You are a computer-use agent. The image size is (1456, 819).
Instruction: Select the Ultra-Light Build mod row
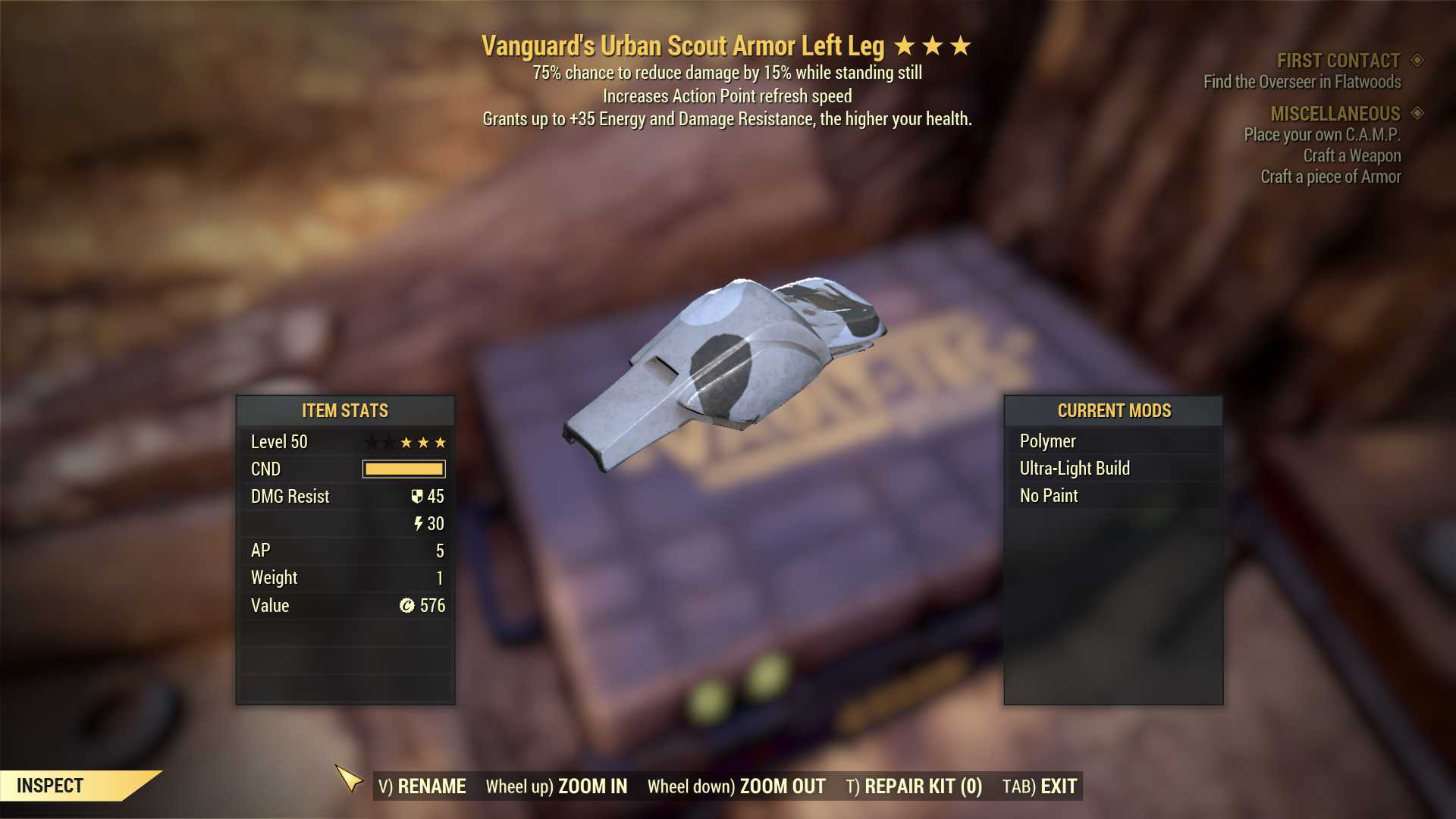(x=1112, y=469)
